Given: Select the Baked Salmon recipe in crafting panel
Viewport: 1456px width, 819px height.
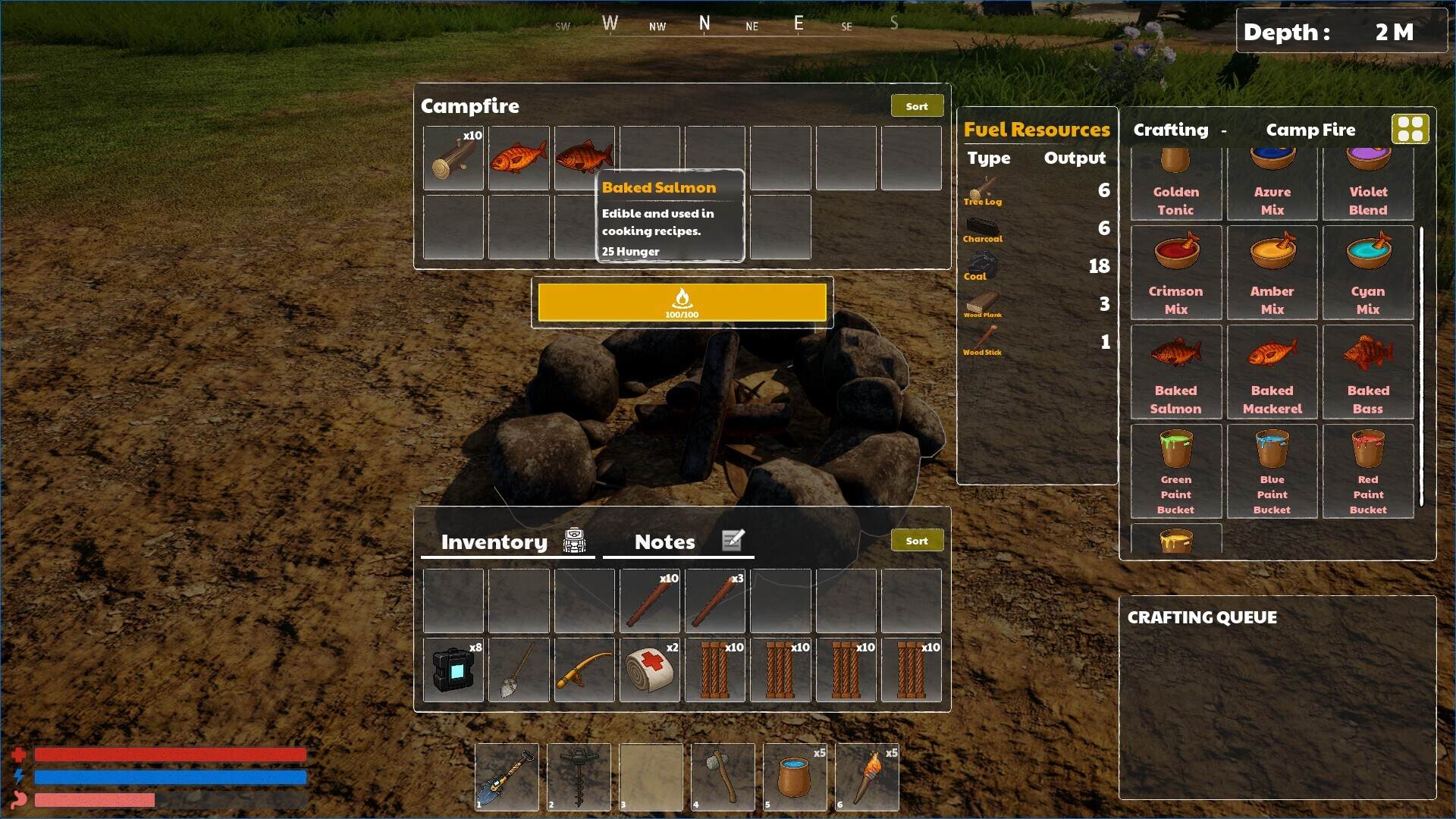Looking at the screenshot, I should (x=1175, y=372).
